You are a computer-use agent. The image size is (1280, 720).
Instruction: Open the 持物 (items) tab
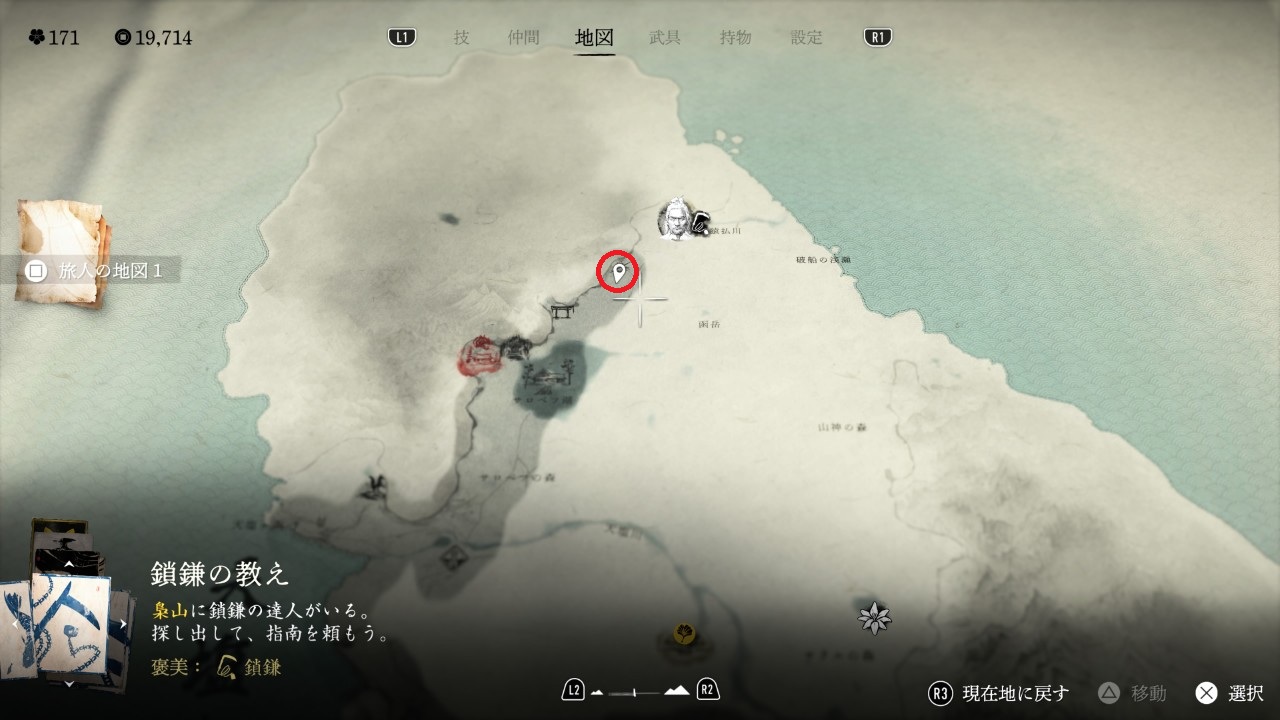736,38
